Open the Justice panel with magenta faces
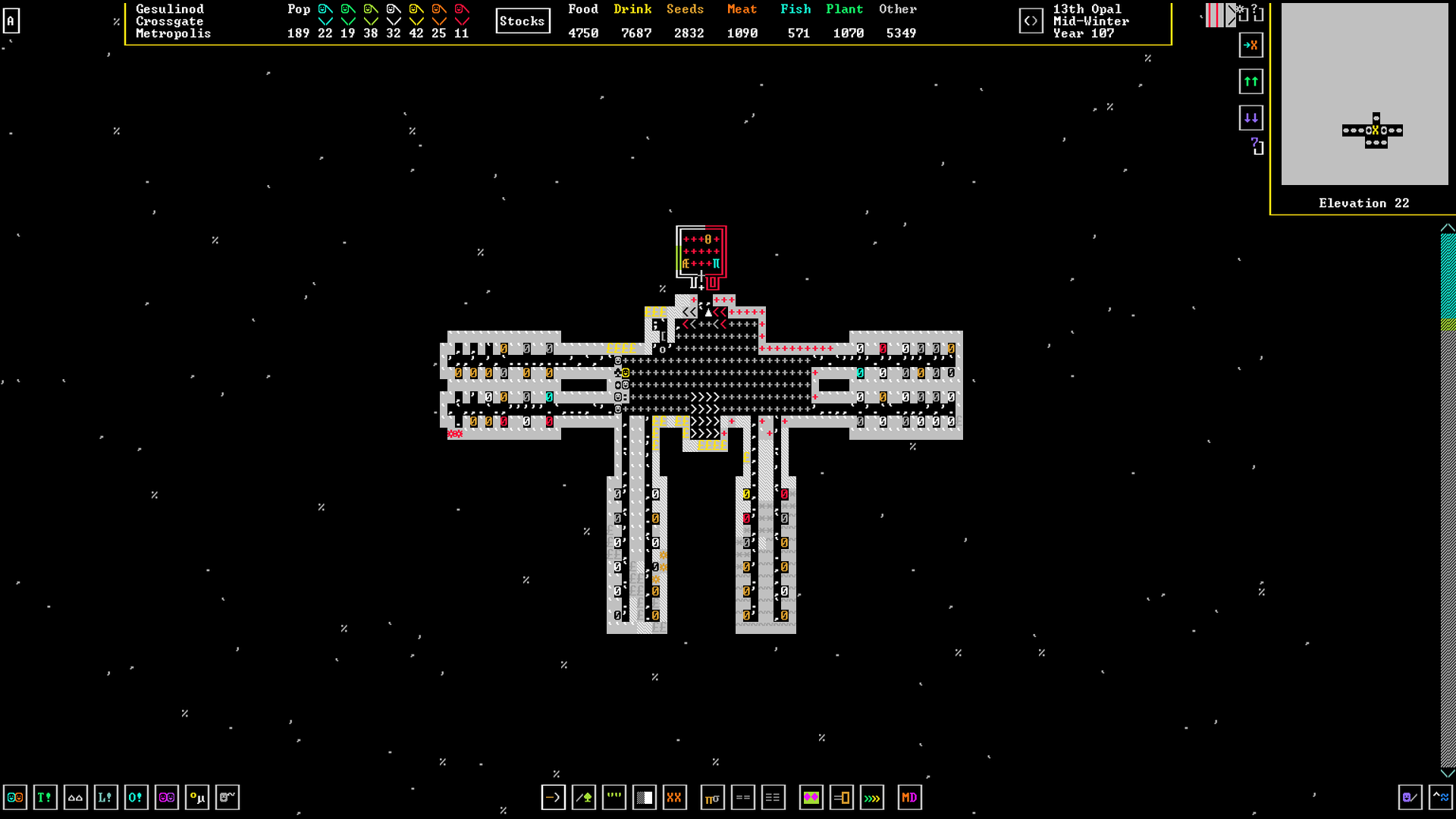This screenshot has width=1456, height=819. click(x=166, y=797)
